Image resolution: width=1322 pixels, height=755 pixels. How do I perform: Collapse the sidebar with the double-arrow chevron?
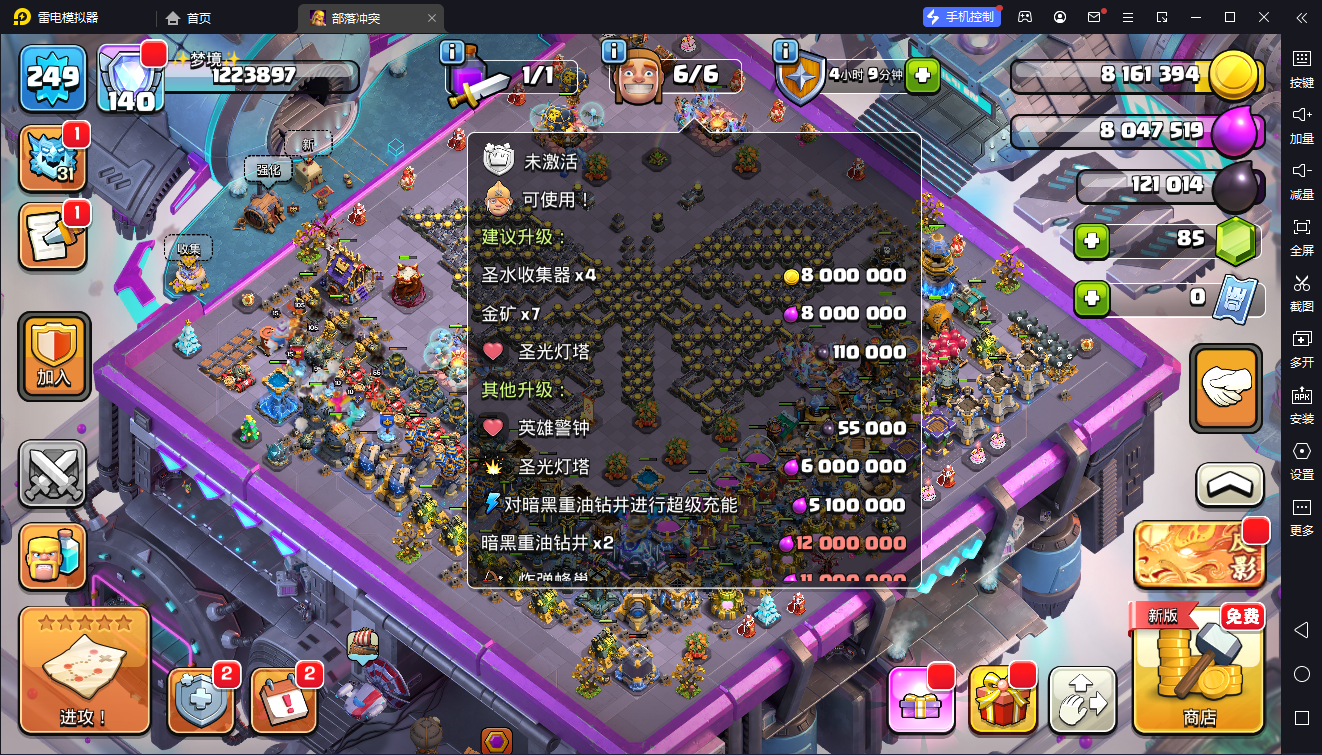[x=1302, y=17]
